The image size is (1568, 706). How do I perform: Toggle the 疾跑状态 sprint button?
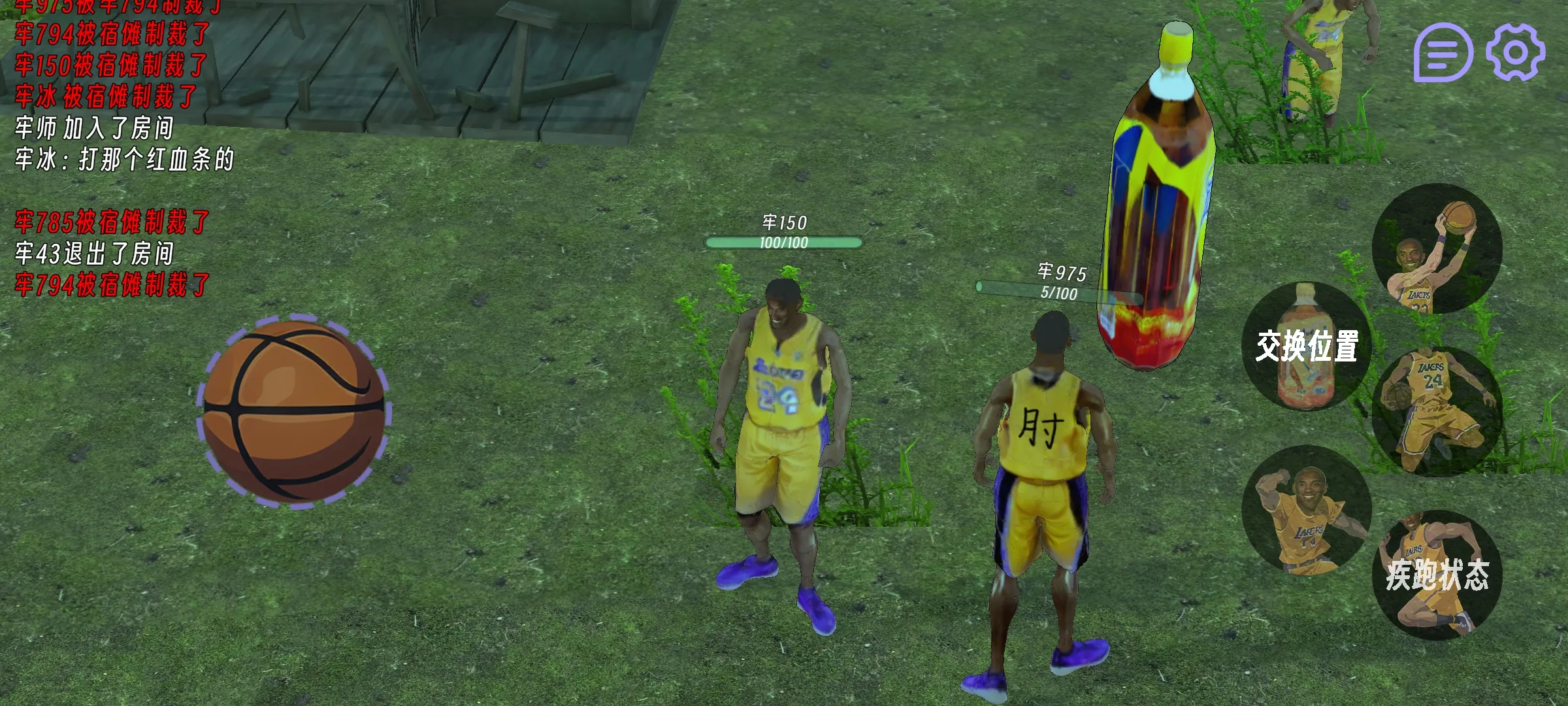coord(1437,575)
